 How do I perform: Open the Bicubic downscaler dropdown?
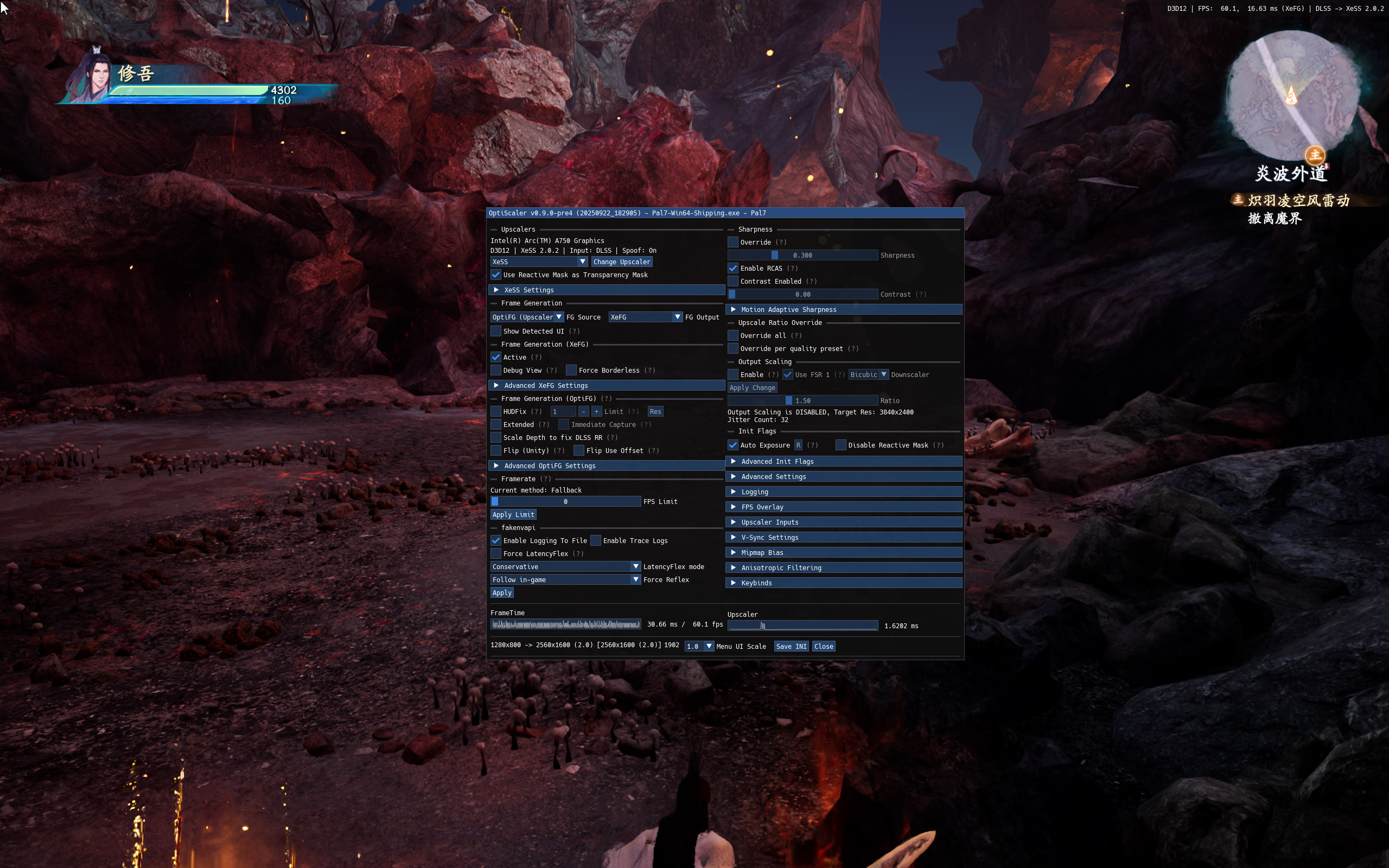[x=868, y=375]
